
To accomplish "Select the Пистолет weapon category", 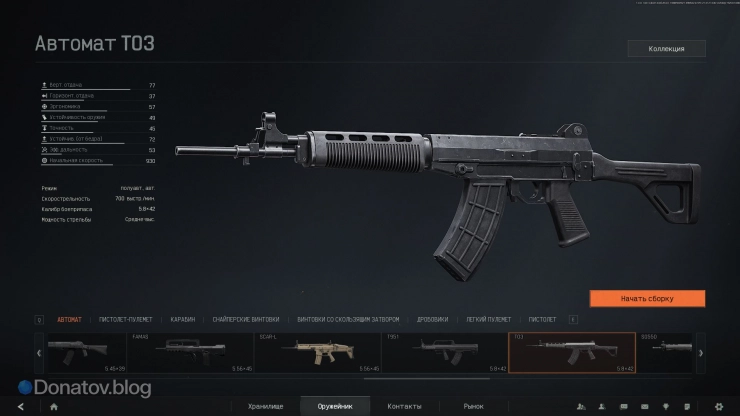I will pyautogui.click(x=542, y=319).
